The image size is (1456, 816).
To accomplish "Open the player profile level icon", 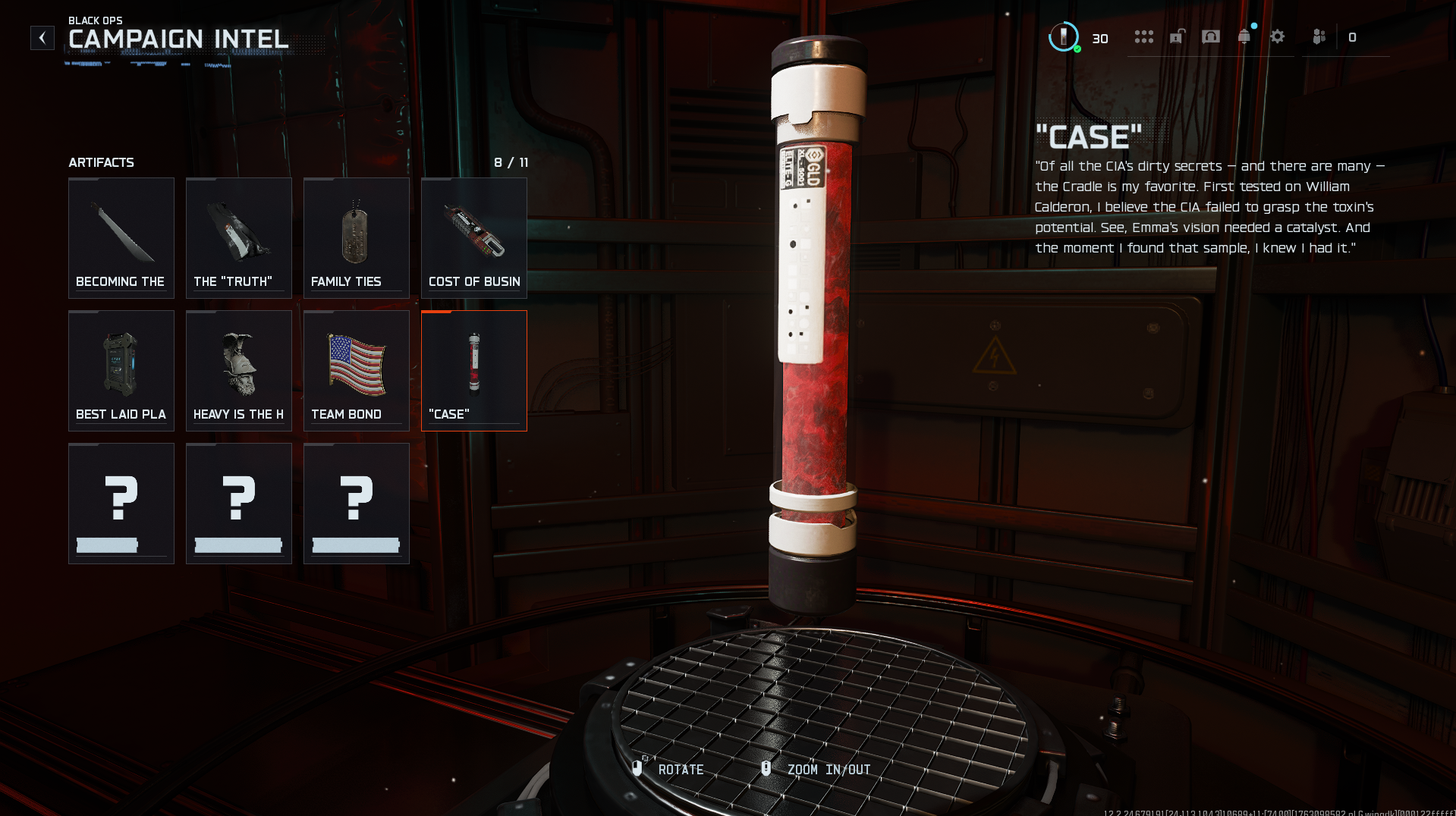I will click(x=1064, y=37).
